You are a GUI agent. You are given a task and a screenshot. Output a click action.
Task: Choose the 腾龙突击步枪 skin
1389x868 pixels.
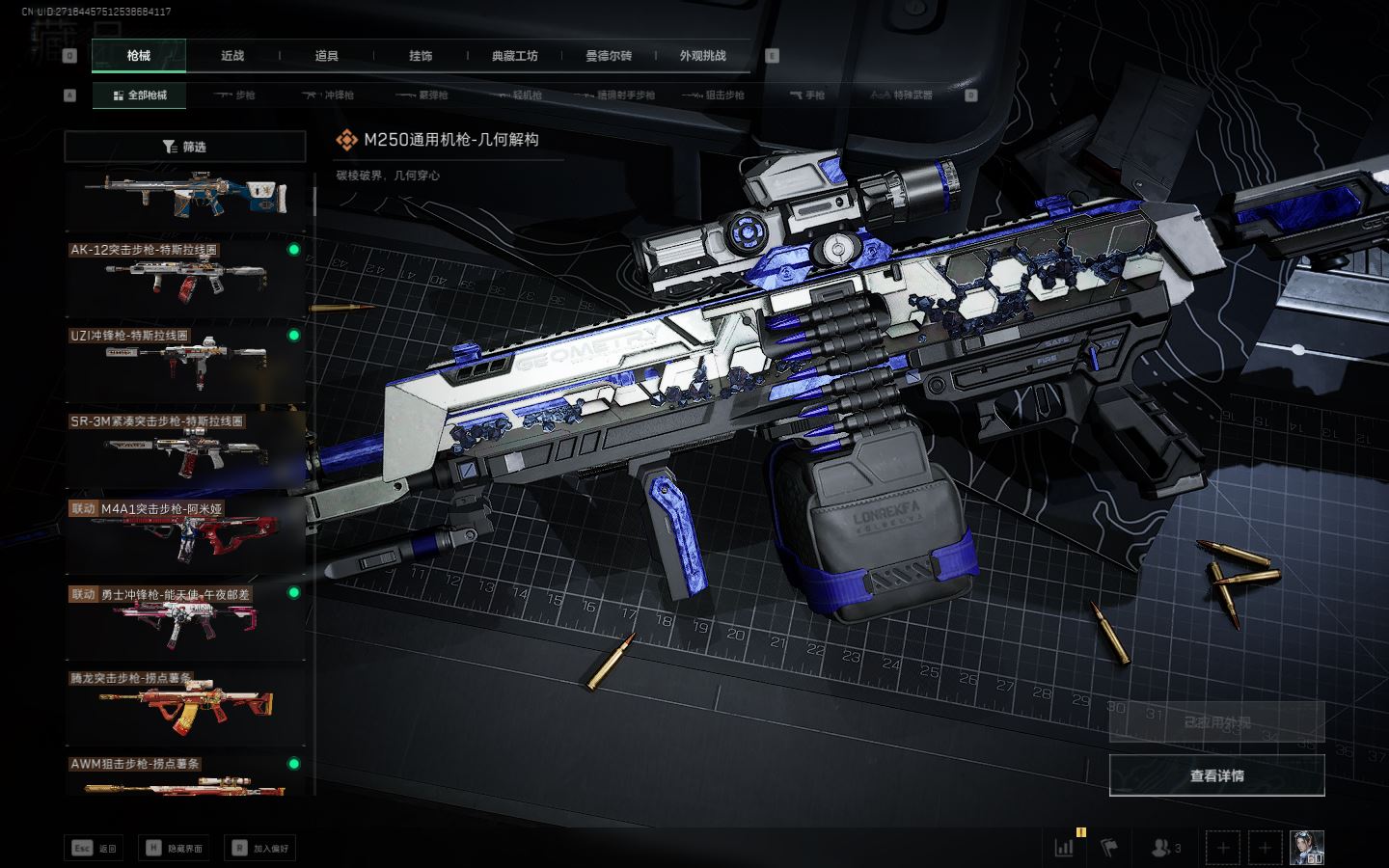pos(185,706)
